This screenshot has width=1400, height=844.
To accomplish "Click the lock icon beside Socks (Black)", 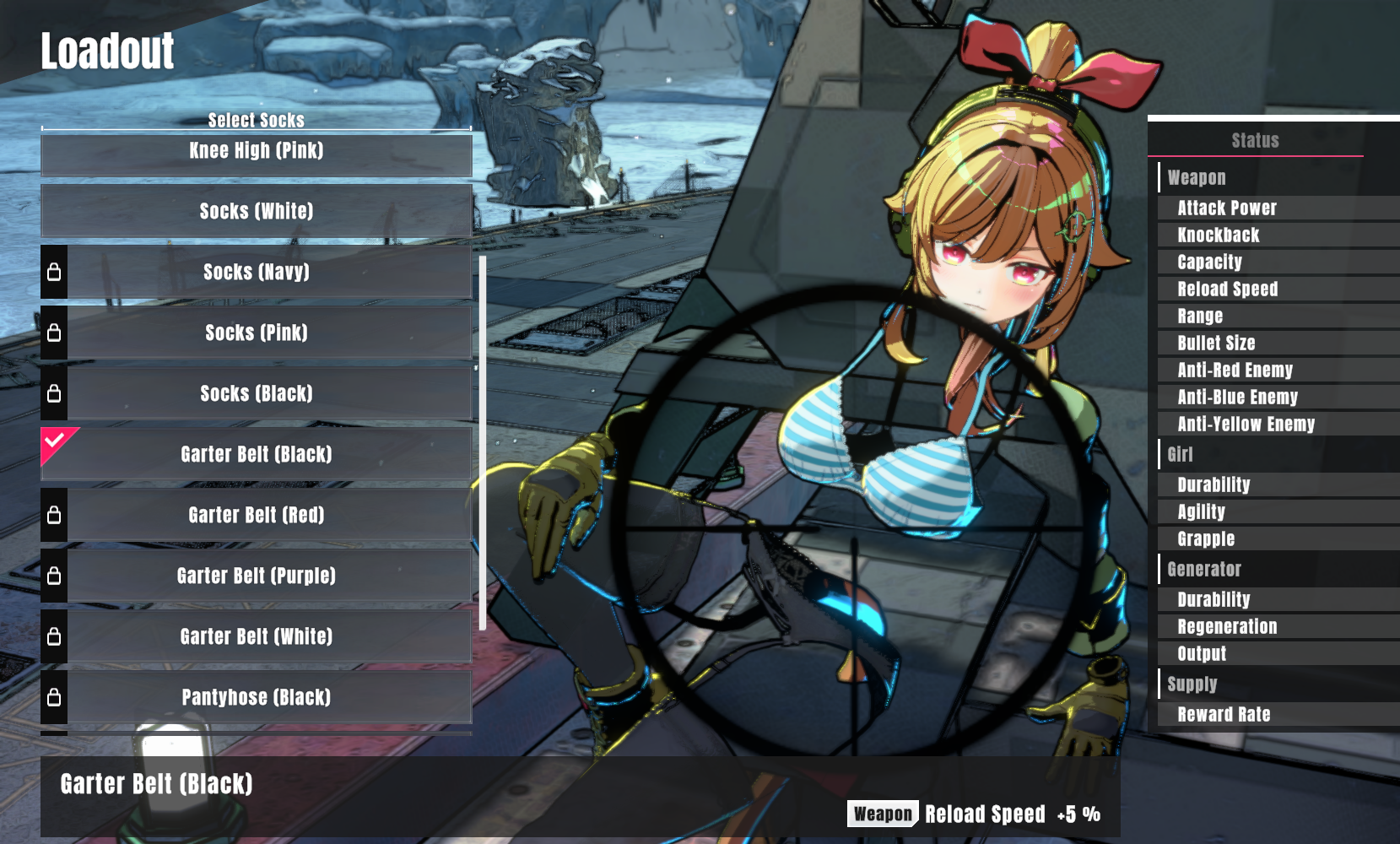I will click(55, 393).
